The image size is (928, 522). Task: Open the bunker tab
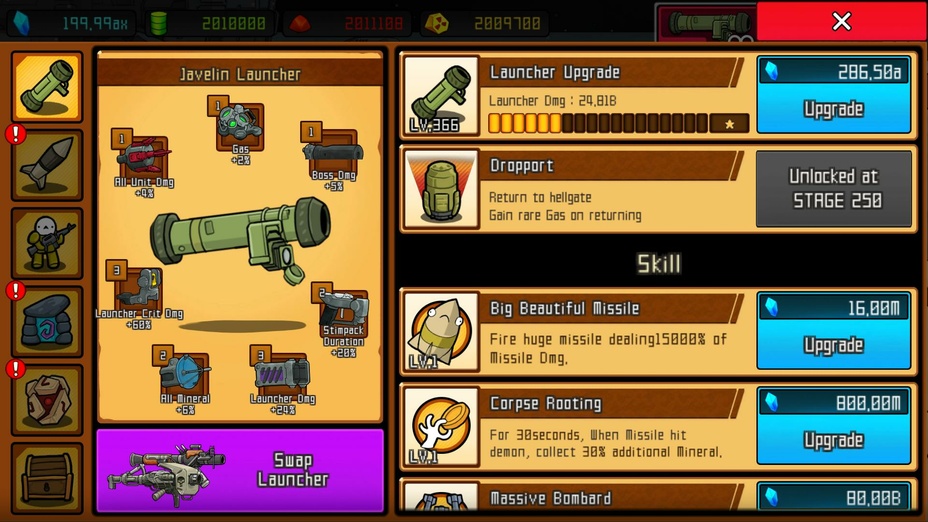coord(47,321)
